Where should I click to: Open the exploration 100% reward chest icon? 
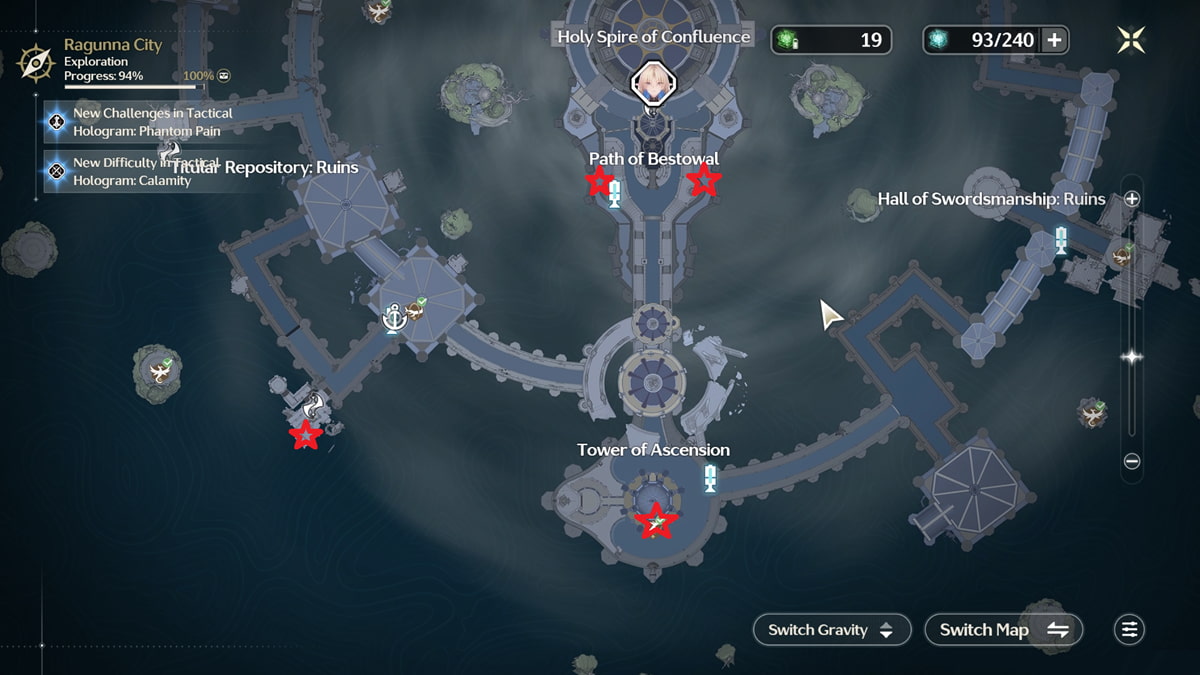point(224,76)
